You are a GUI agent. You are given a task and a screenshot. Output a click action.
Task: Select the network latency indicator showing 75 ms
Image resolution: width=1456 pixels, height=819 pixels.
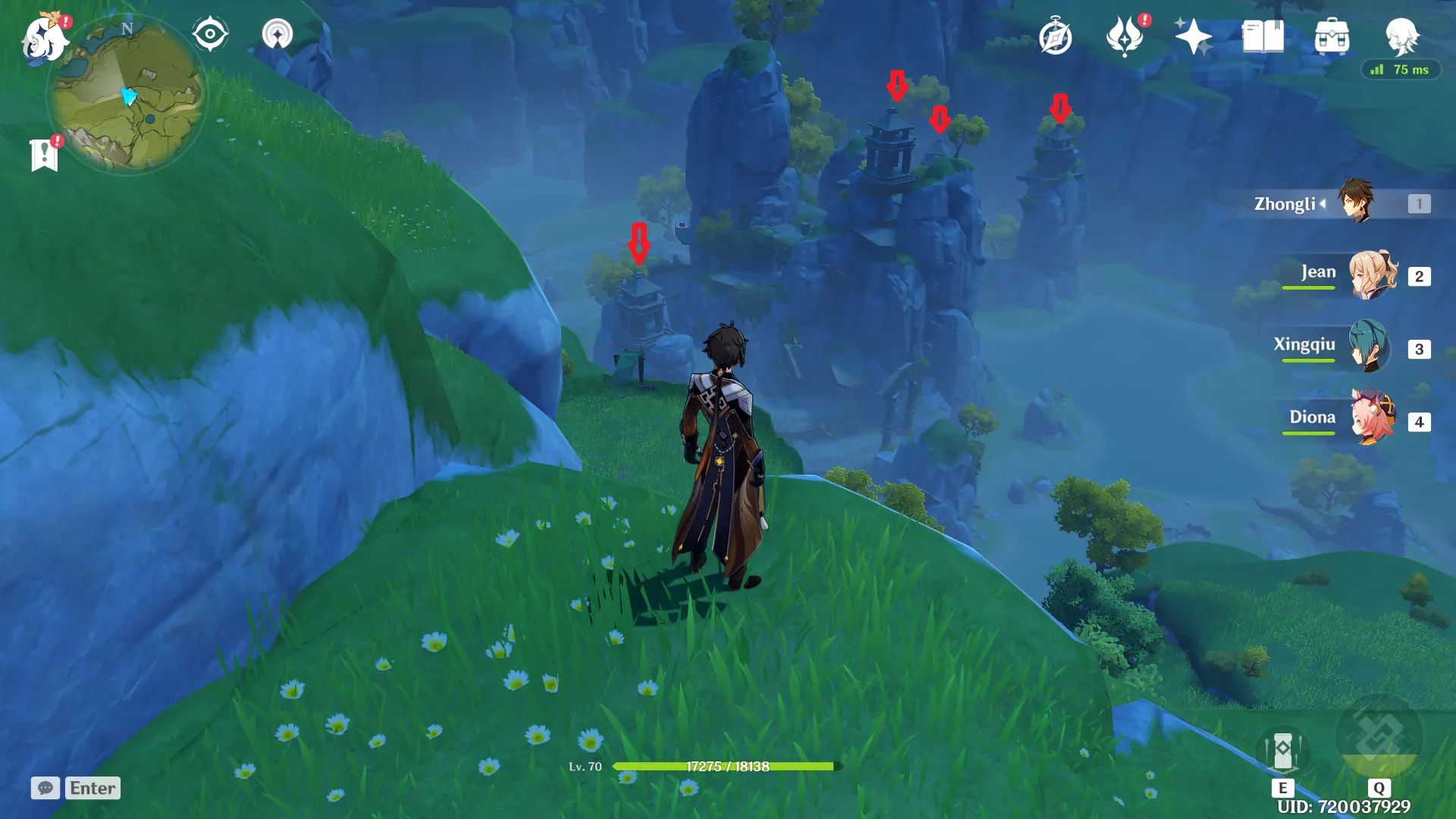[x=1403, y=71]
